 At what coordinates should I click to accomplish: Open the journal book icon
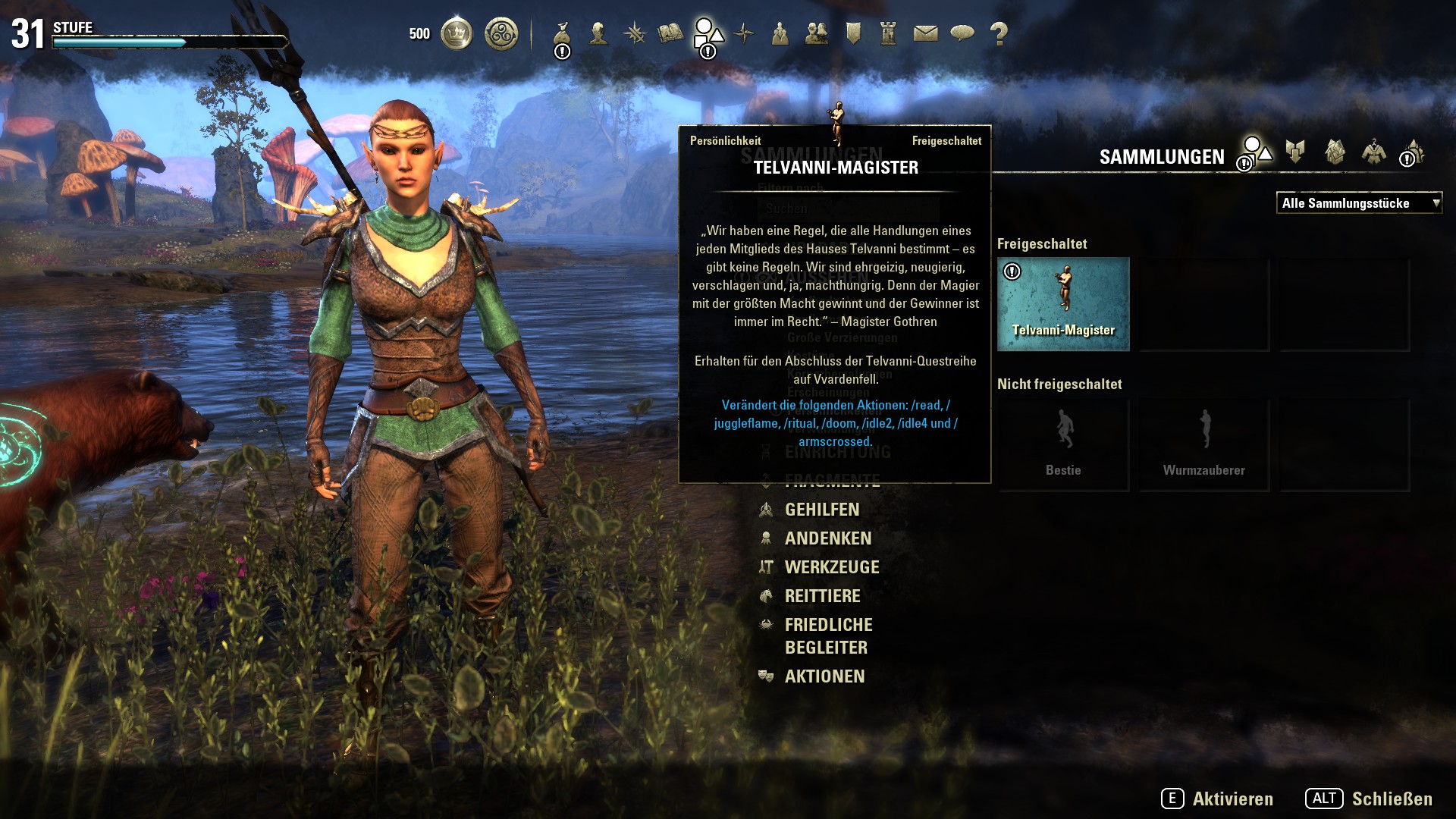pyautogui.click(x=670, y=33)
